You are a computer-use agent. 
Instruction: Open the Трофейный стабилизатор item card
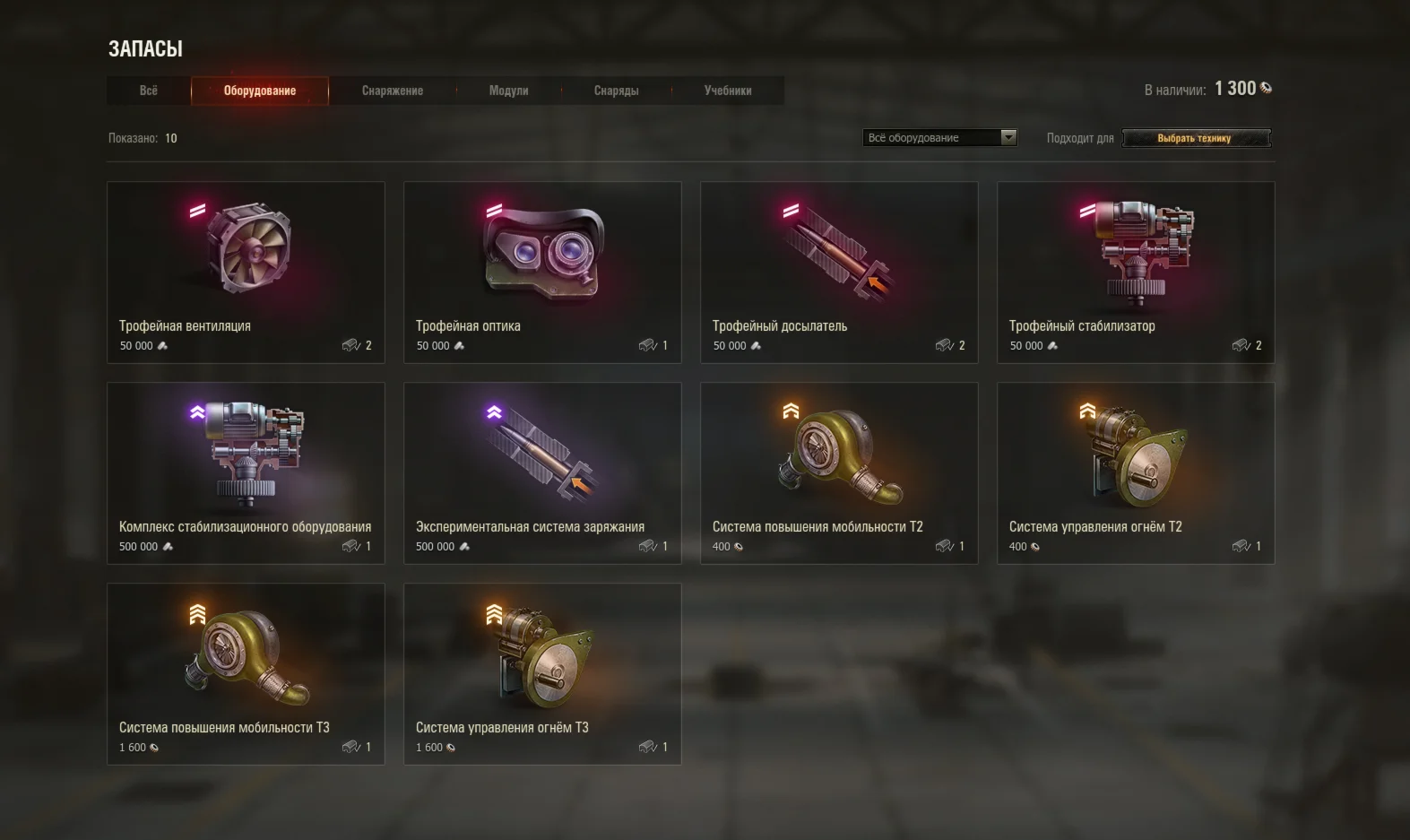click(x=1136, y=273)
